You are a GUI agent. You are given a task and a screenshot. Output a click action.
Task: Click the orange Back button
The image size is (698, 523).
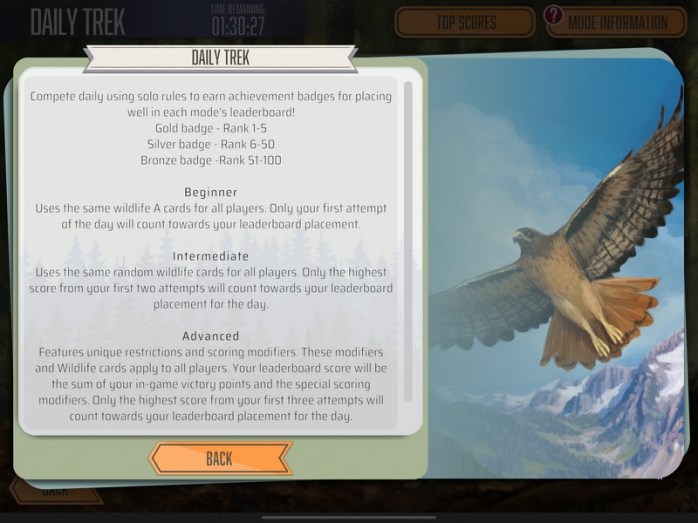point(220,459)
